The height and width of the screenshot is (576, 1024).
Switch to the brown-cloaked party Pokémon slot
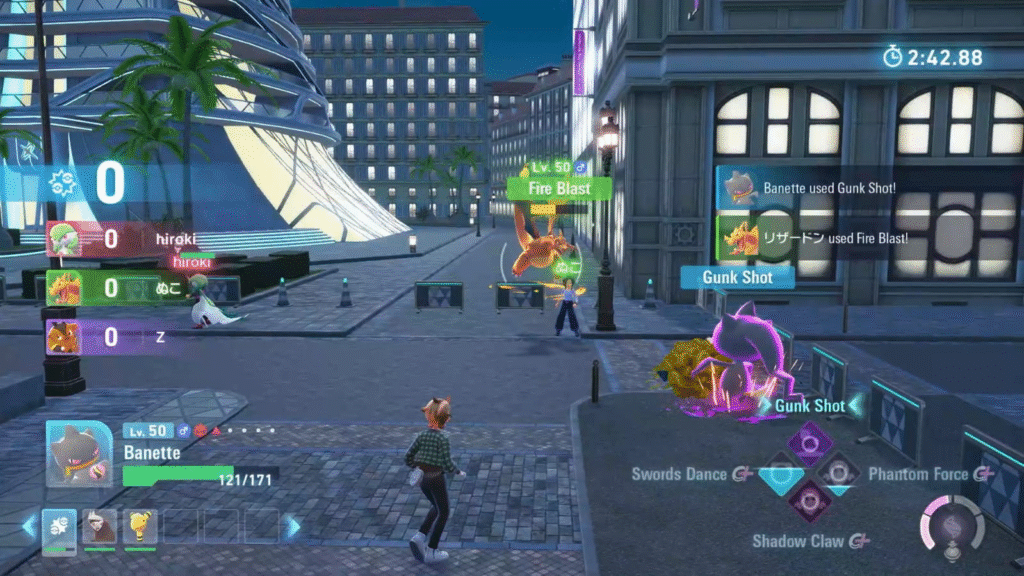pos(99,526)
